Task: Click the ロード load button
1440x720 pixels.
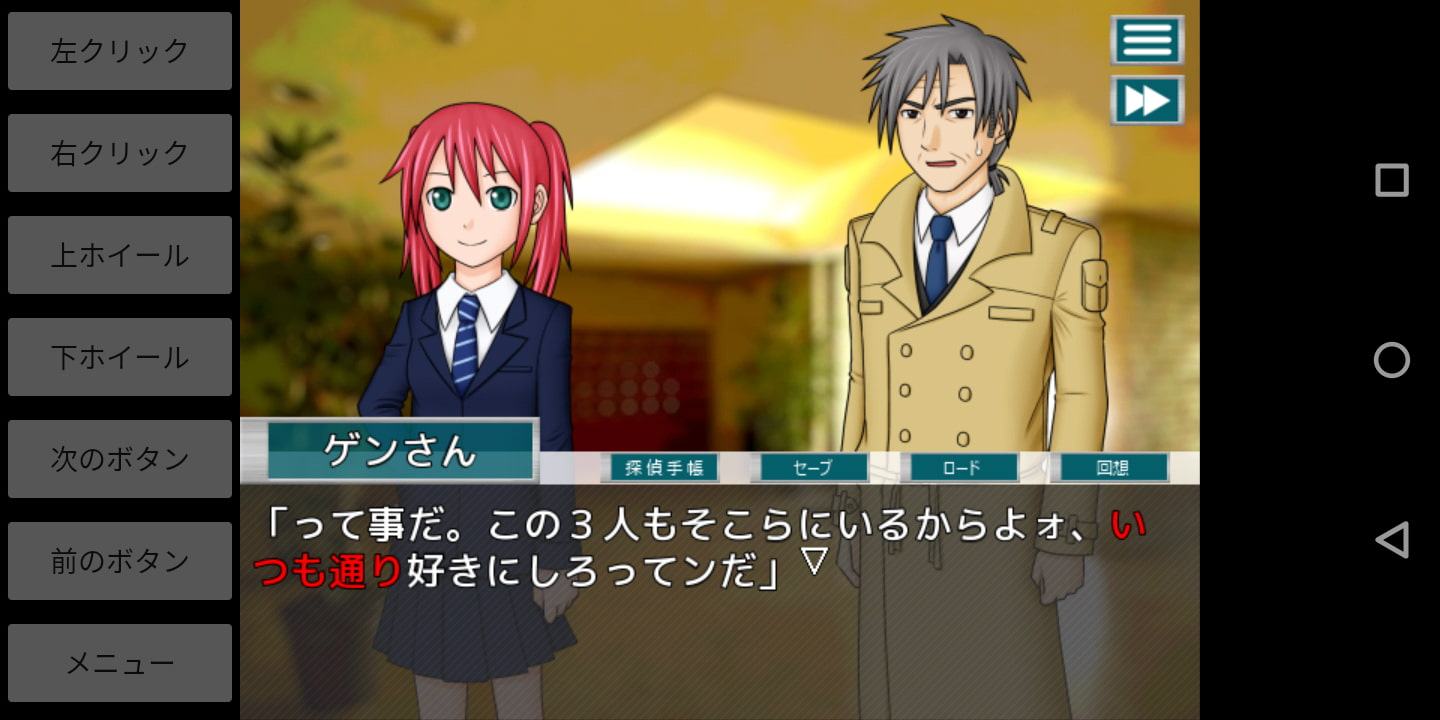Action: (960, 468)
